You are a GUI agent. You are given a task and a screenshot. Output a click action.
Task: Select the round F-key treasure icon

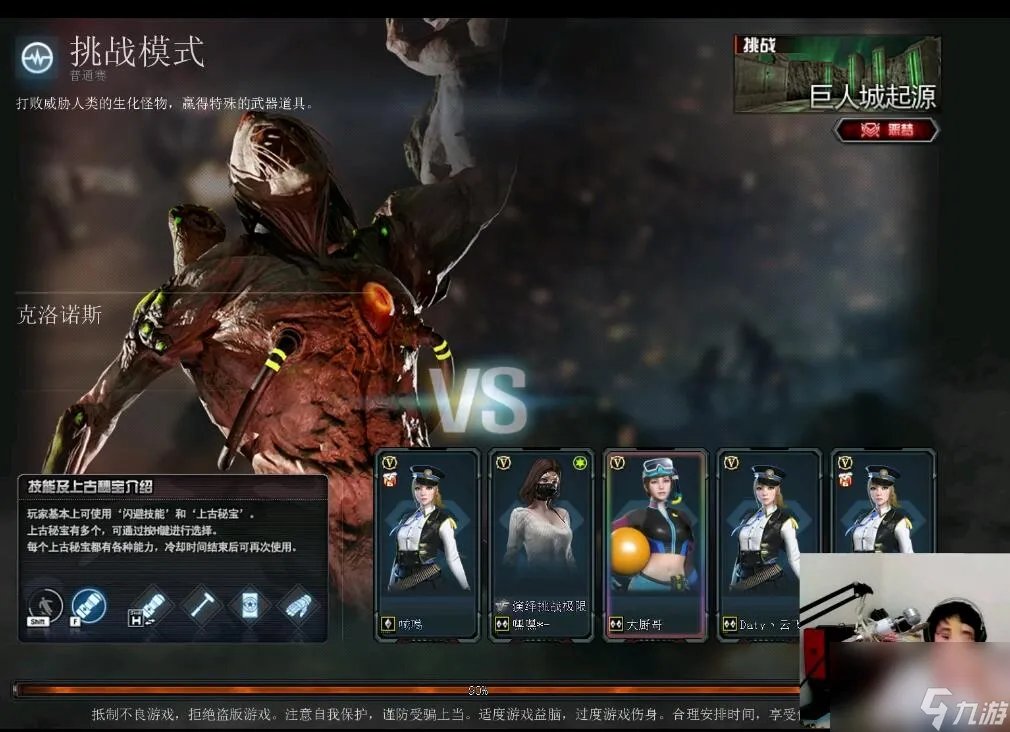(x=89, y=606)
